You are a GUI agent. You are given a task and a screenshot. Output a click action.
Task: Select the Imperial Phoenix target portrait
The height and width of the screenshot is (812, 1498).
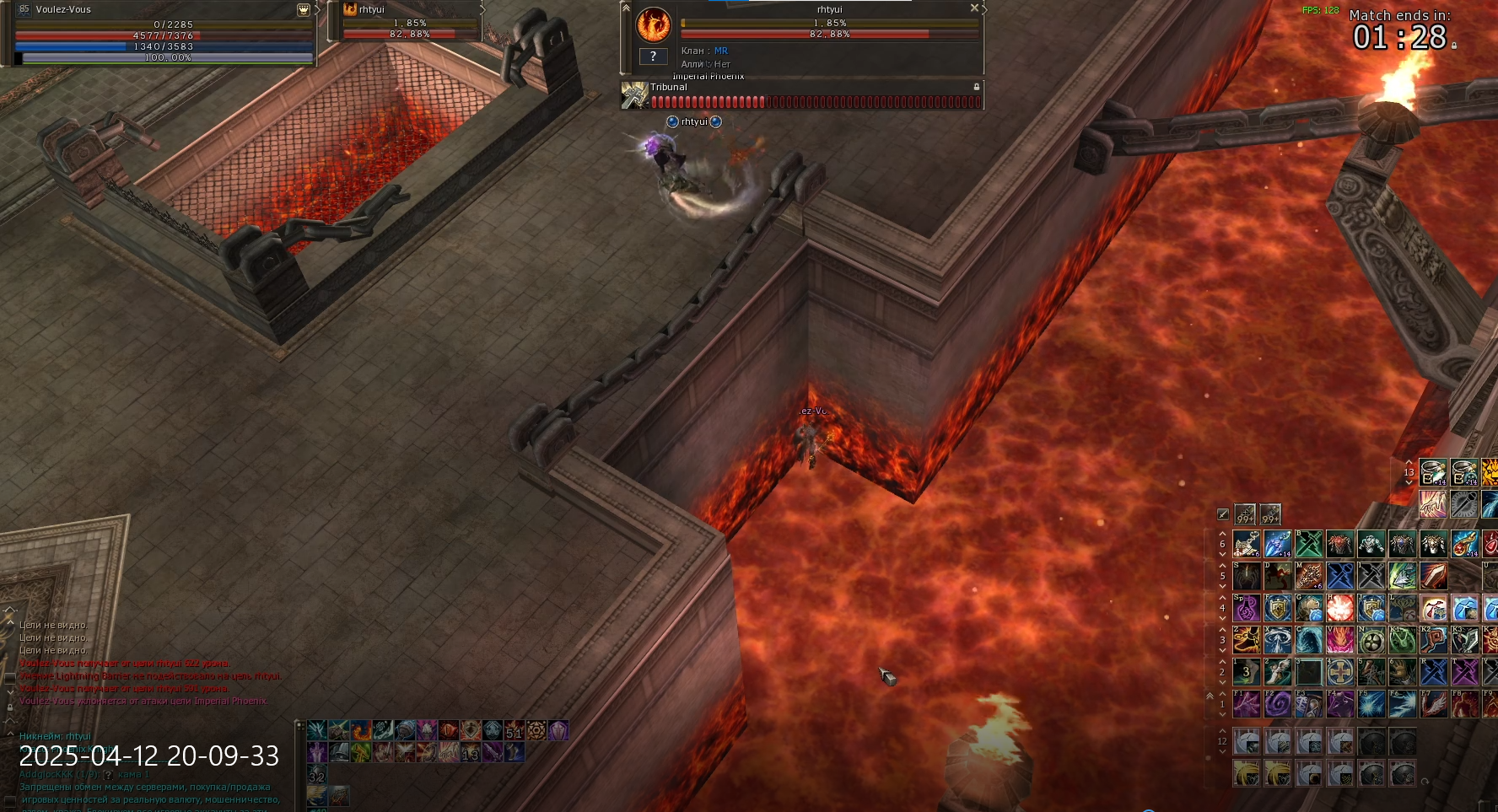653,25
